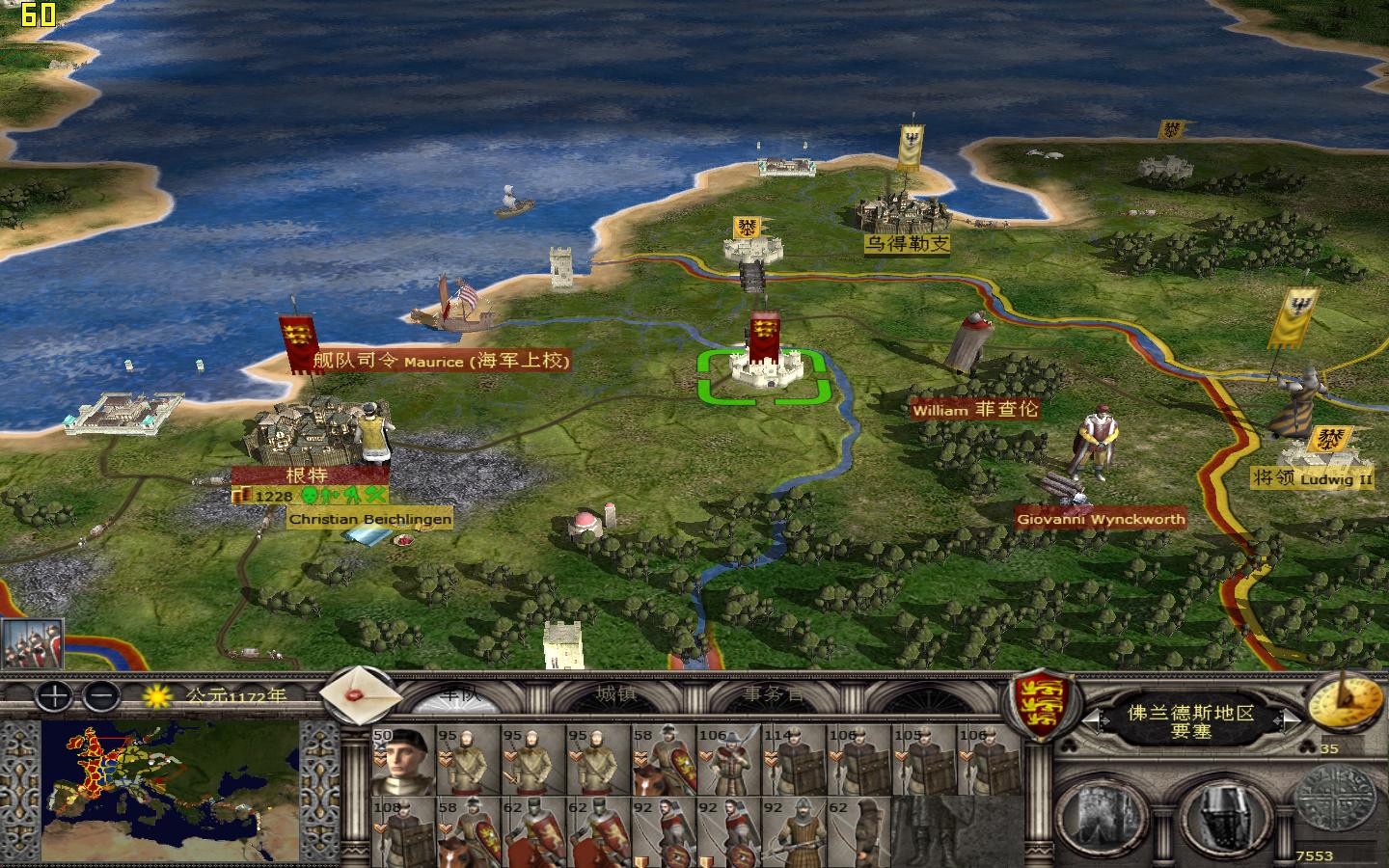Click the sun icon beside year 1172
Image resolution: width=1389 pixels, height=868 pixels.
[x=156, y=696]
